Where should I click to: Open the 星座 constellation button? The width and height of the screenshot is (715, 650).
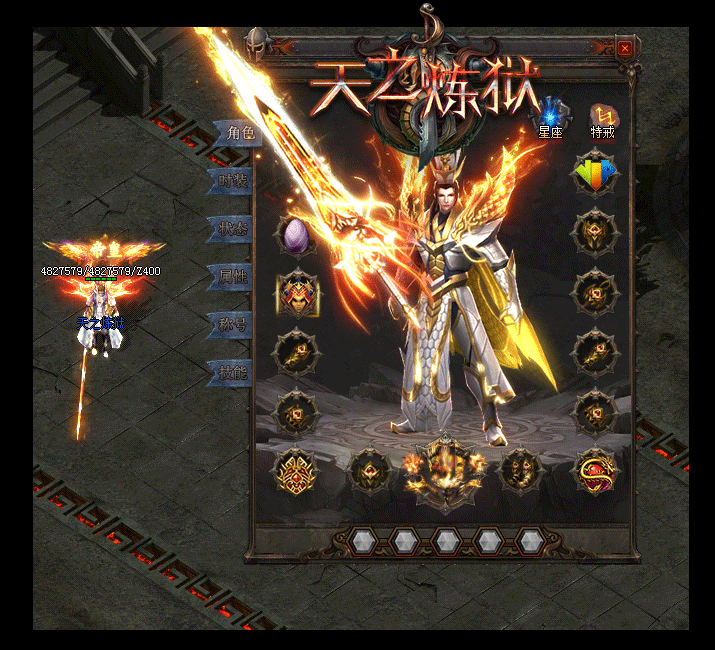tap(551, 117)
